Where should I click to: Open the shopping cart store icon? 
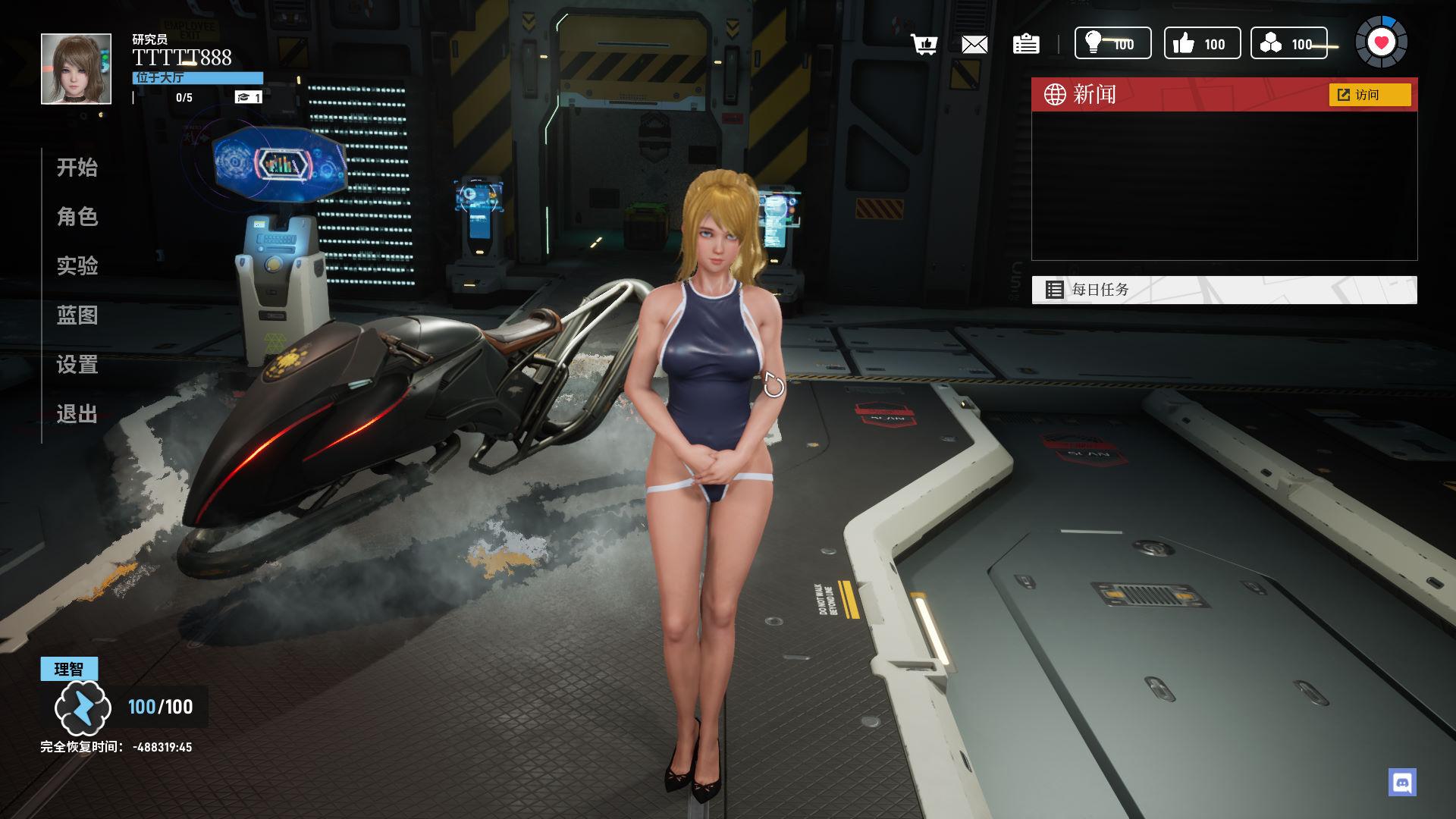click(x=924, y=45)
